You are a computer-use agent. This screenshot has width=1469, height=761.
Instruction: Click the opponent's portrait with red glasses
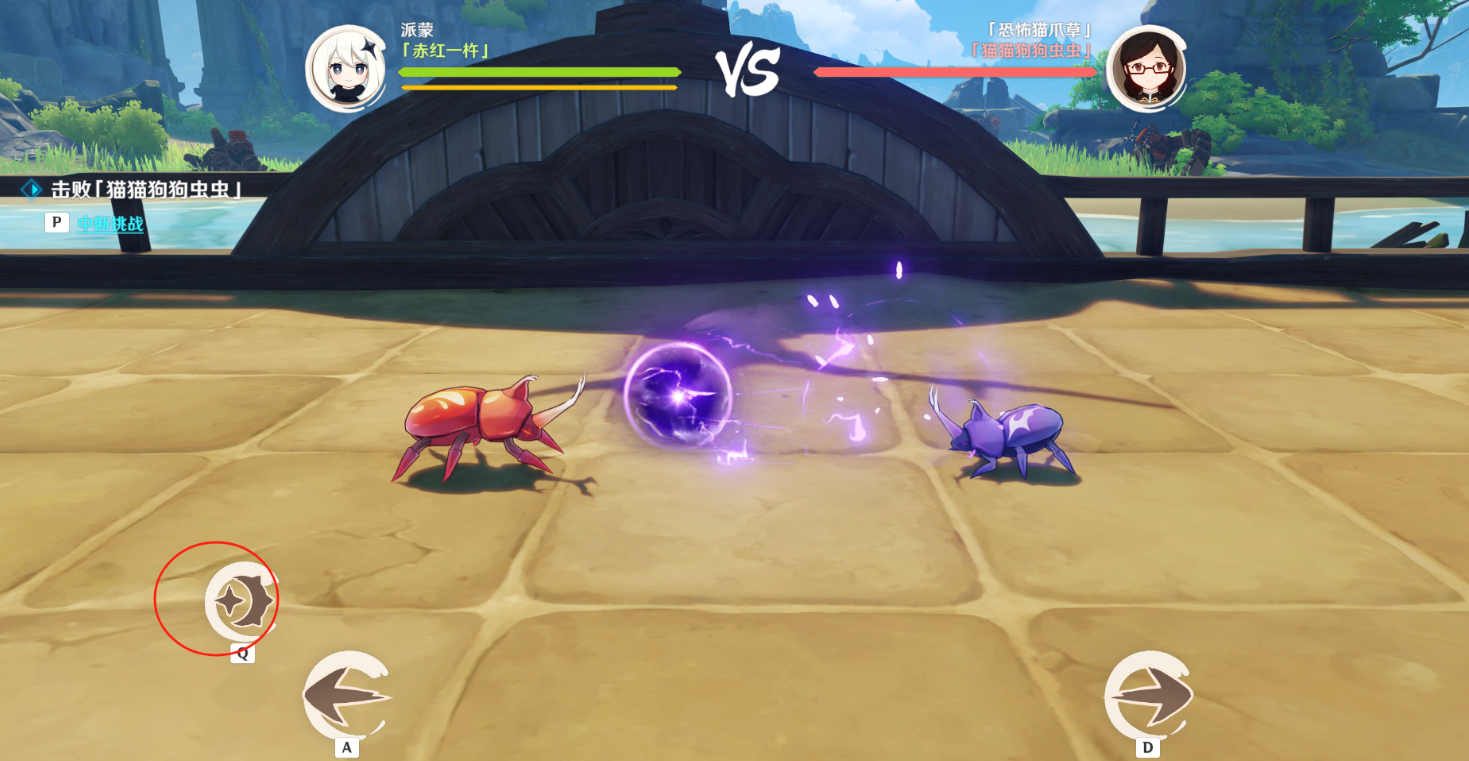[x=1146, y=68]
